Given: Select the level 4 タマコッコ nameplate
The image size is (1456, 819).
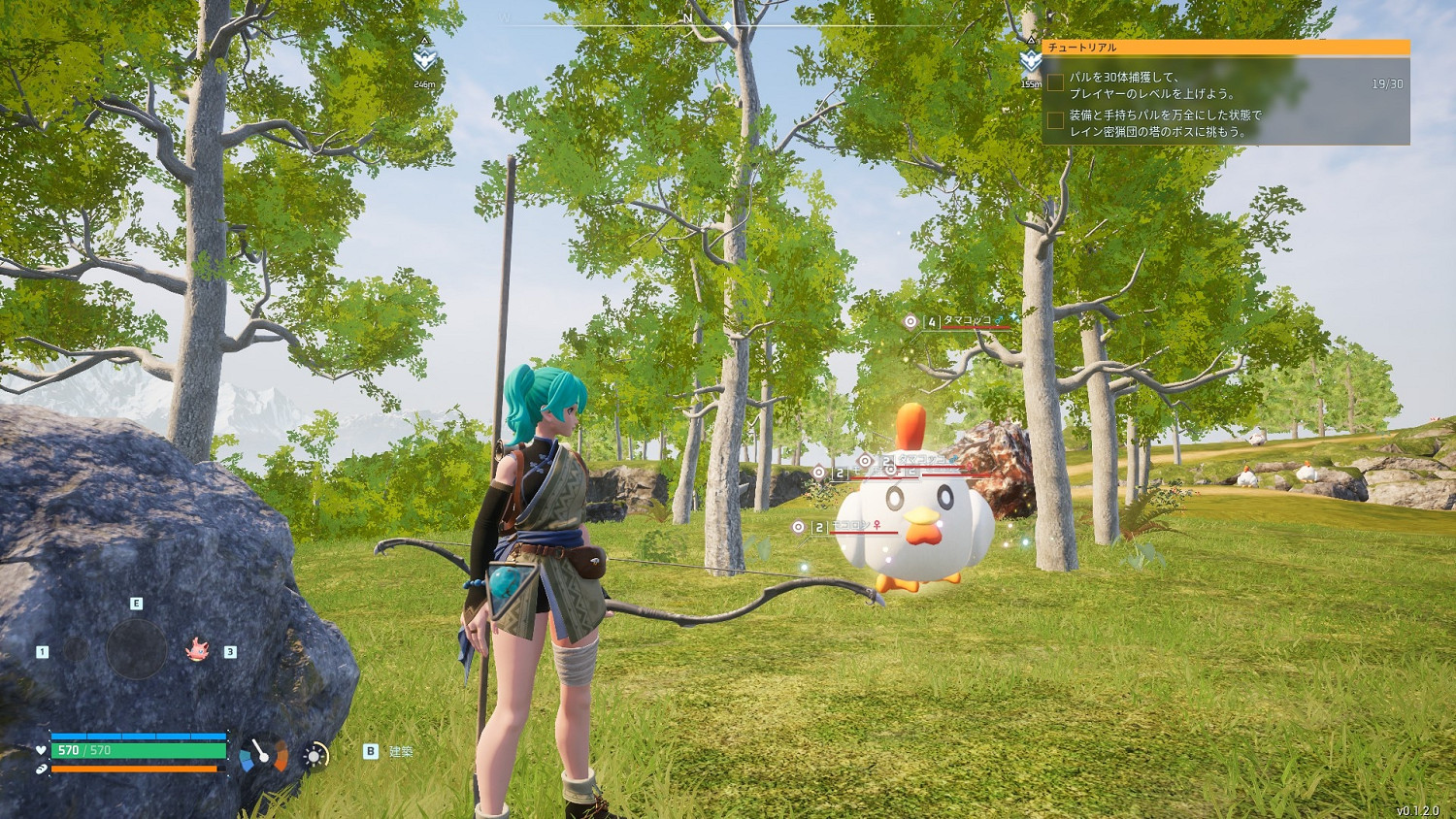Looking at the screenshot, I should [967, 321].
